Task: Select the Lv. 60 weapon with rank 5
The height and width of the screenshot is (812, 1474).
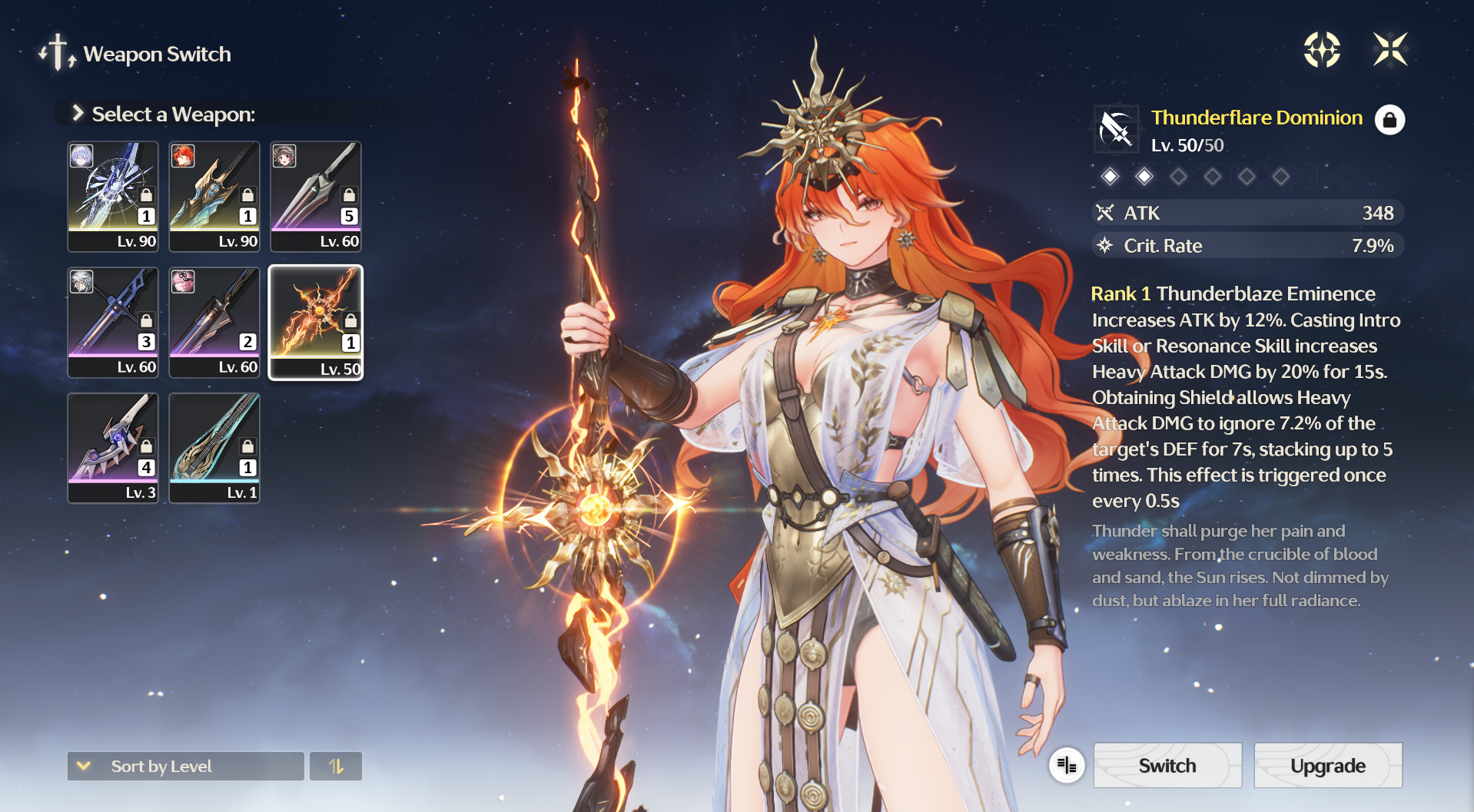Action: tap(316, 197)
